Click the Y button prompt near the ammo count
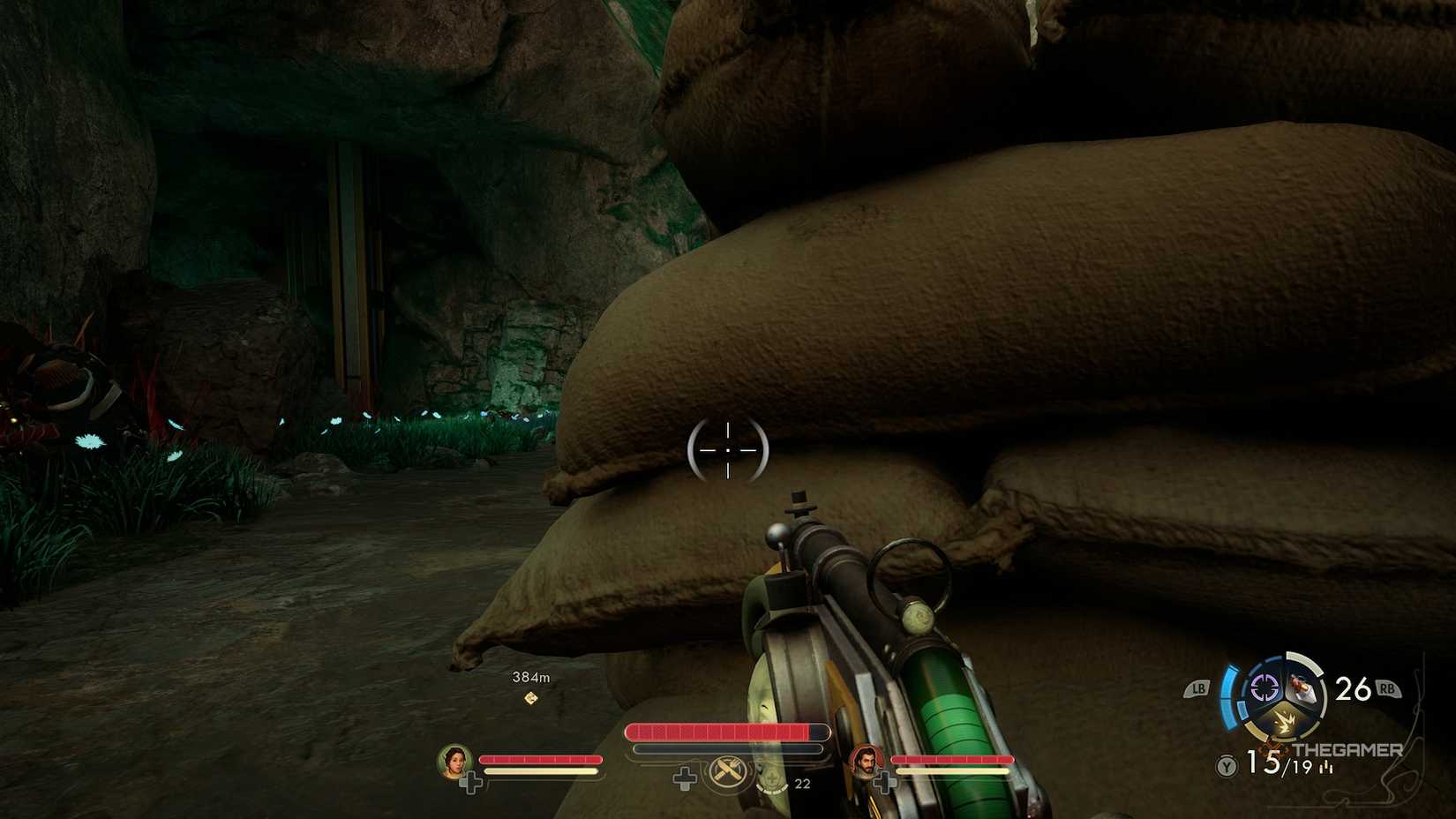Screen dimensions: 1456x819 [x=1227, y=765]
